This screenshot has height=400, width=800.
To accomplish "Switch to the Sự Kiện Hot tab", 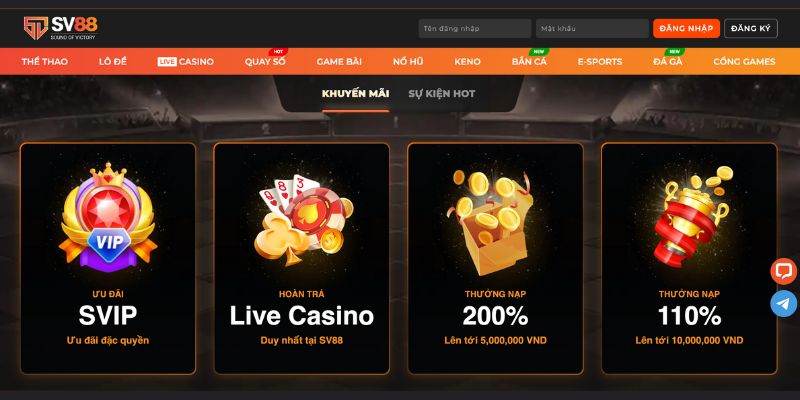I will coord(442,94).
